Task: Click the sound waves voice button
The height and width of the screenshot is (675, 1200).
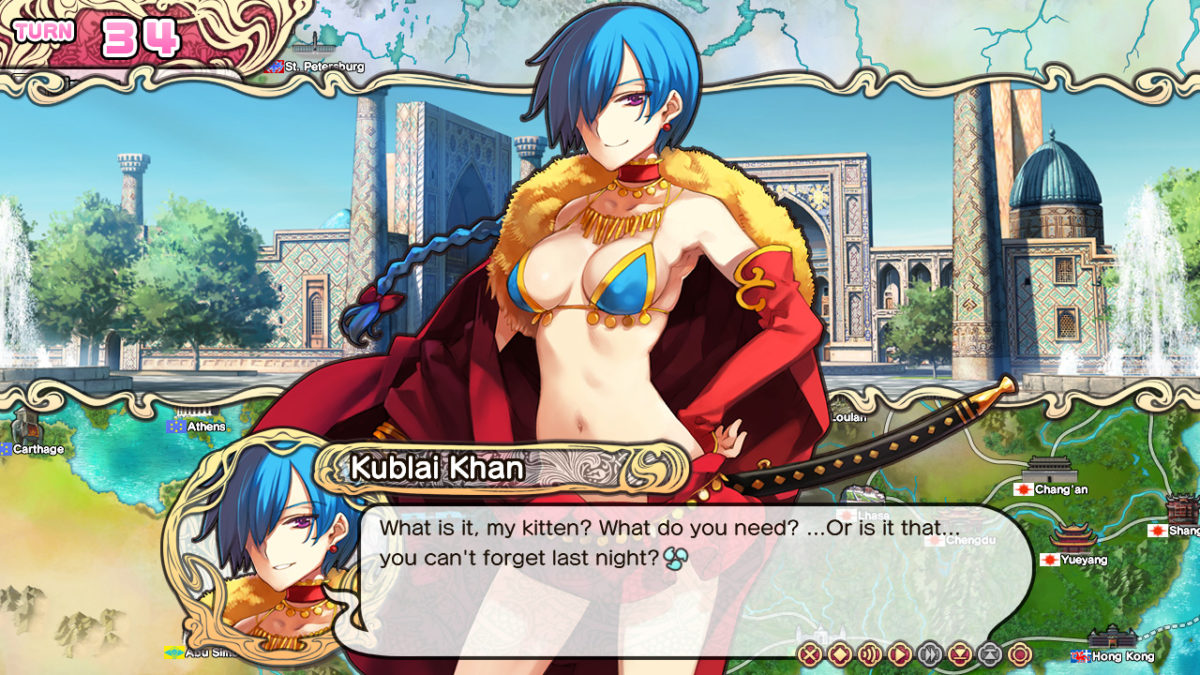Action: click(x=870, y=655)
